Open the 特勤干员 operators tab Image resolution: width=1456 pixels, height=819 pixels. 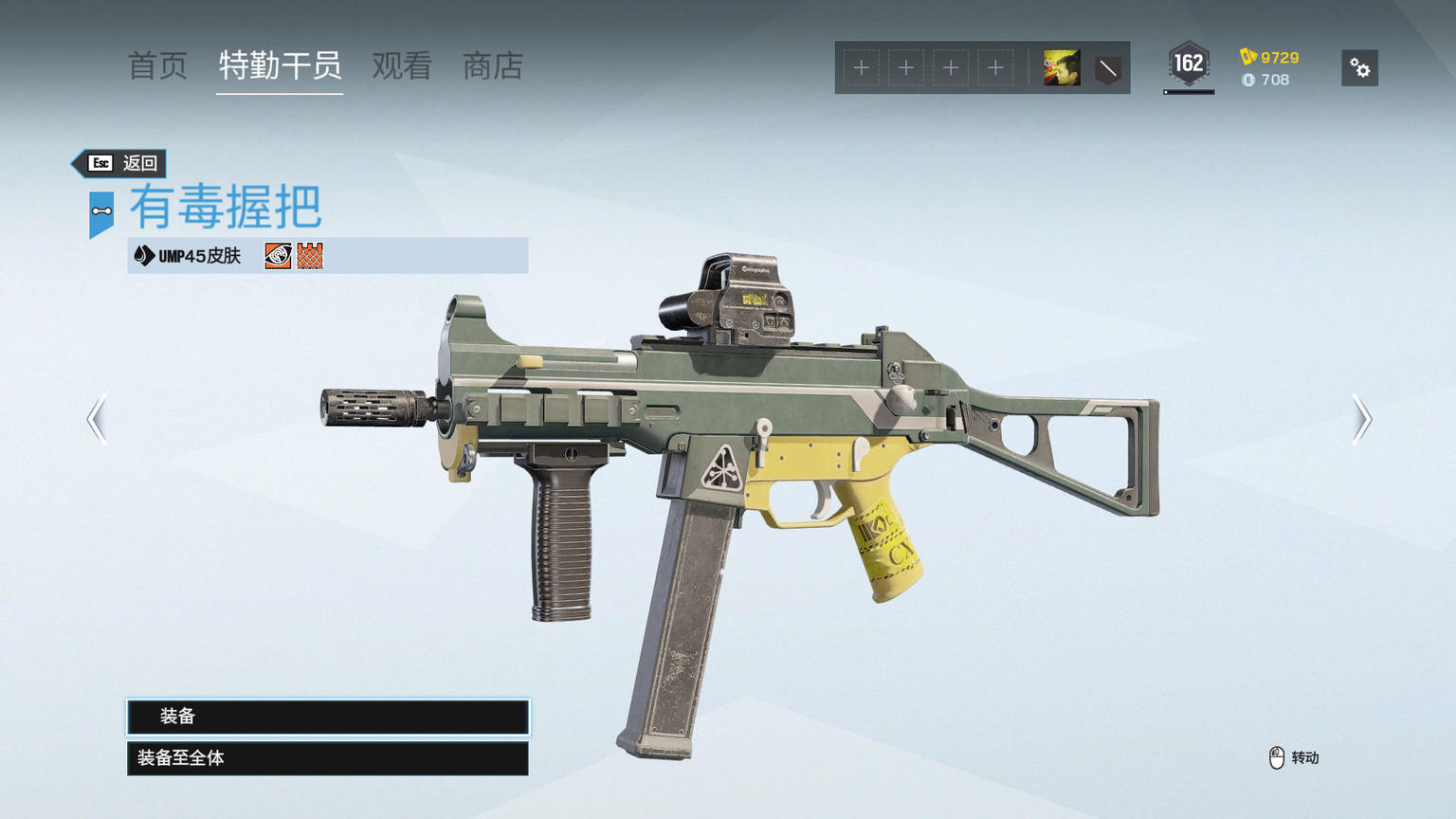pos(280,66)
